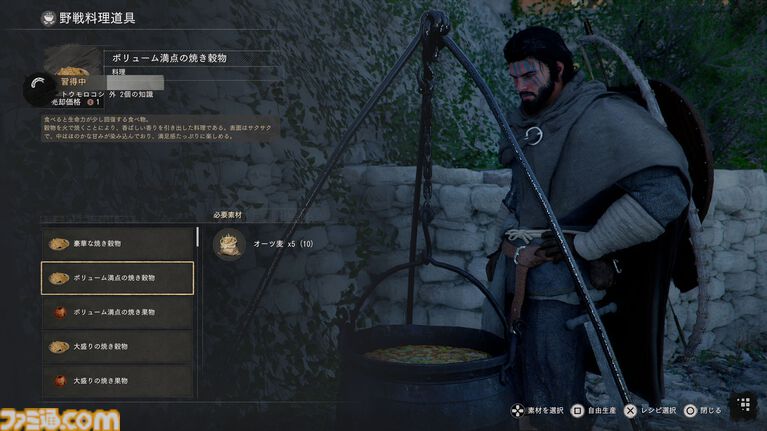
Task: Select the オーツ麦 ingredient slot
Action: (230, 244)
